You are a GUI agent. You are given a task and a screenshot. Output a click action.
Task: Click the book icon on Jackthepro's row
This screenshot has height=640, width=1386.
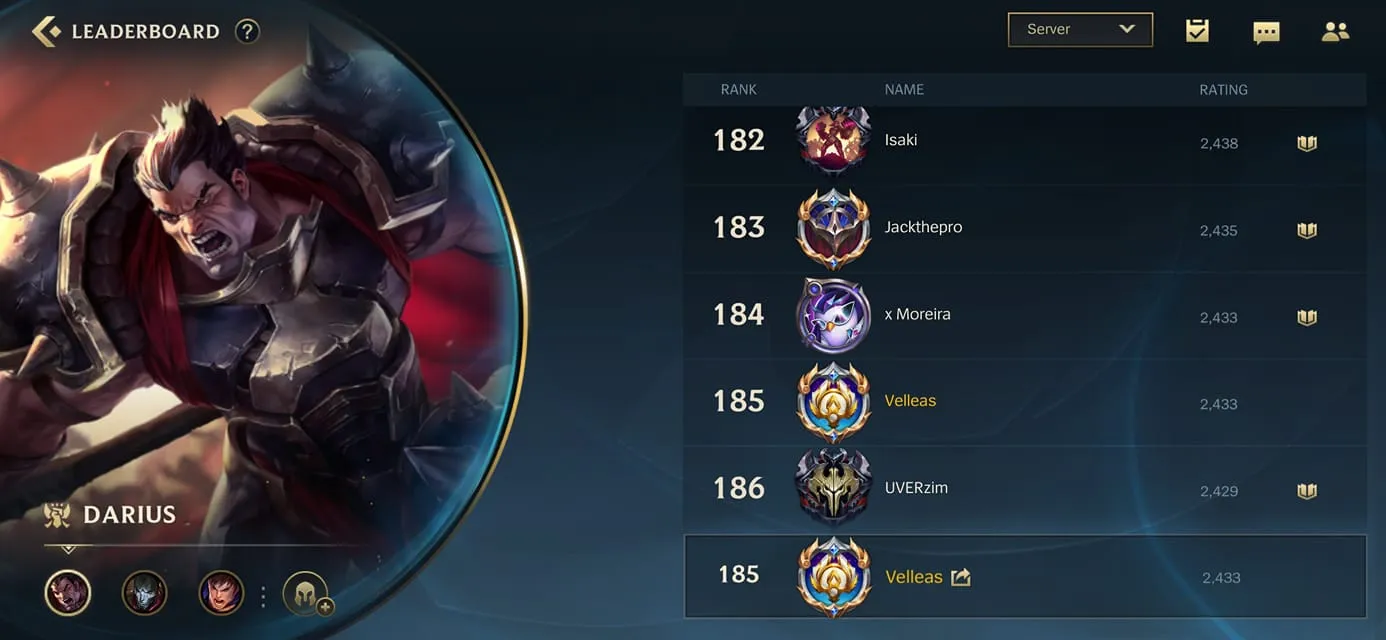pos(1306,230)
